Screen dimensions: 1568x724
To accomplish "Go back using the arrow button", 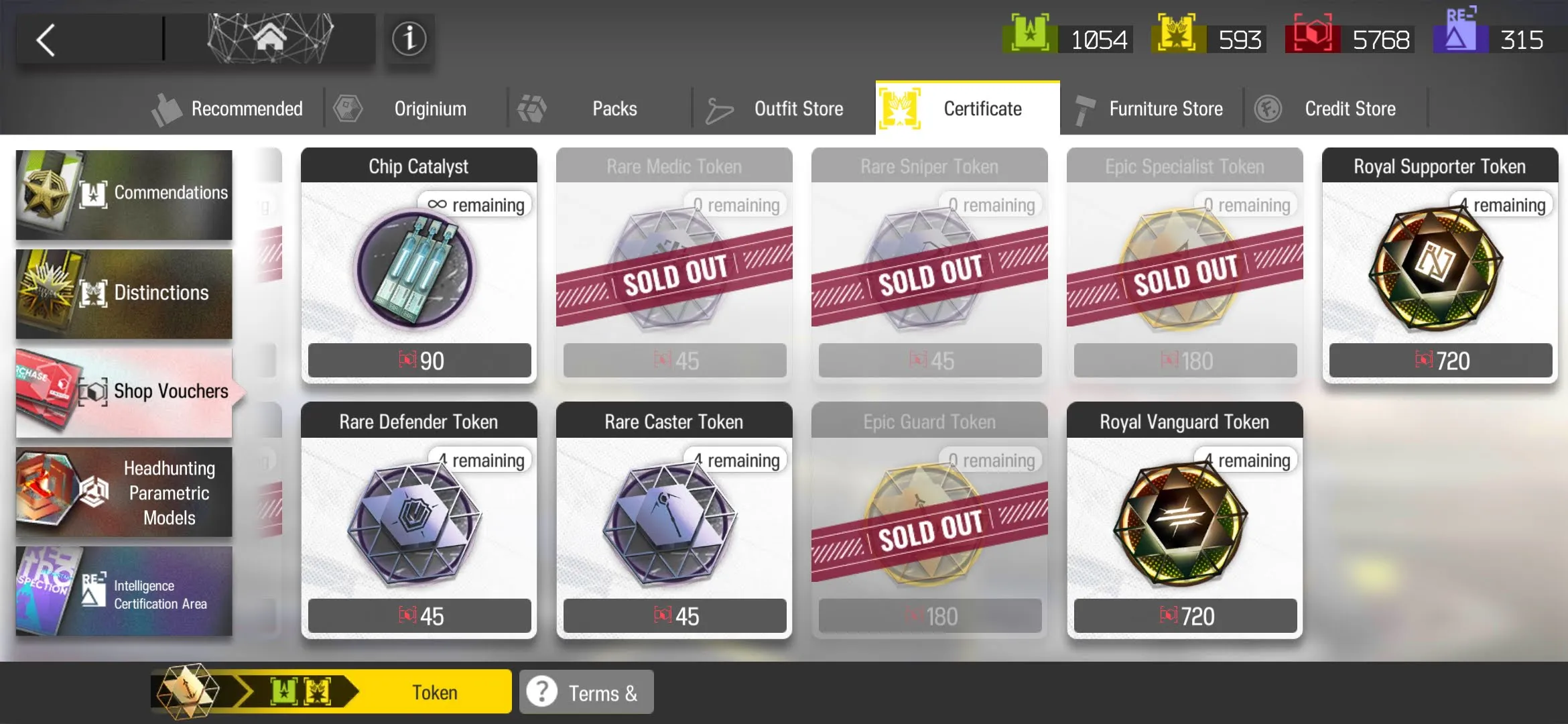I will (47, 40).
